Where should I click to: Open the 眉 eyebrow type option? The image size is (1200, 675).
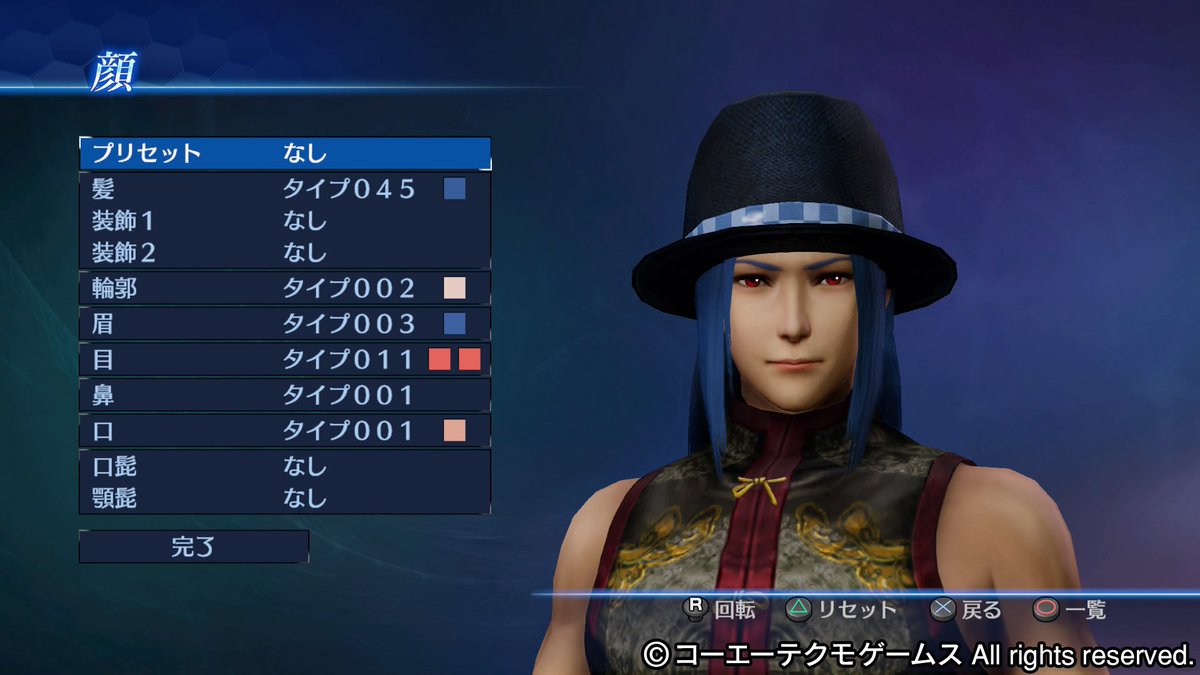click(285, 324)
